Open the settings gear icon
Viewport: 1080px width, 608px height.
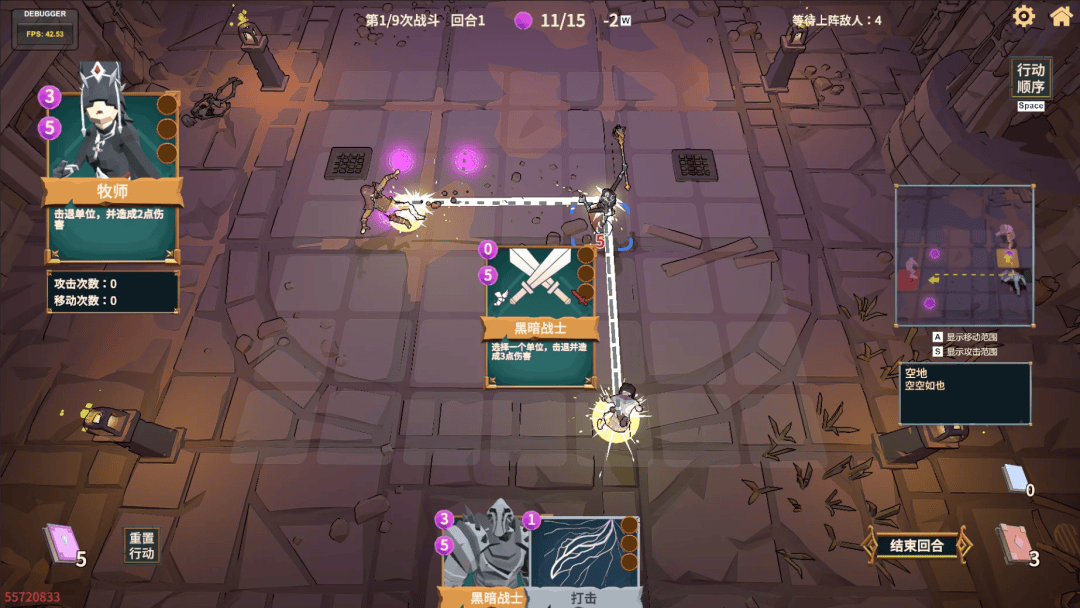coord(1023,16)
